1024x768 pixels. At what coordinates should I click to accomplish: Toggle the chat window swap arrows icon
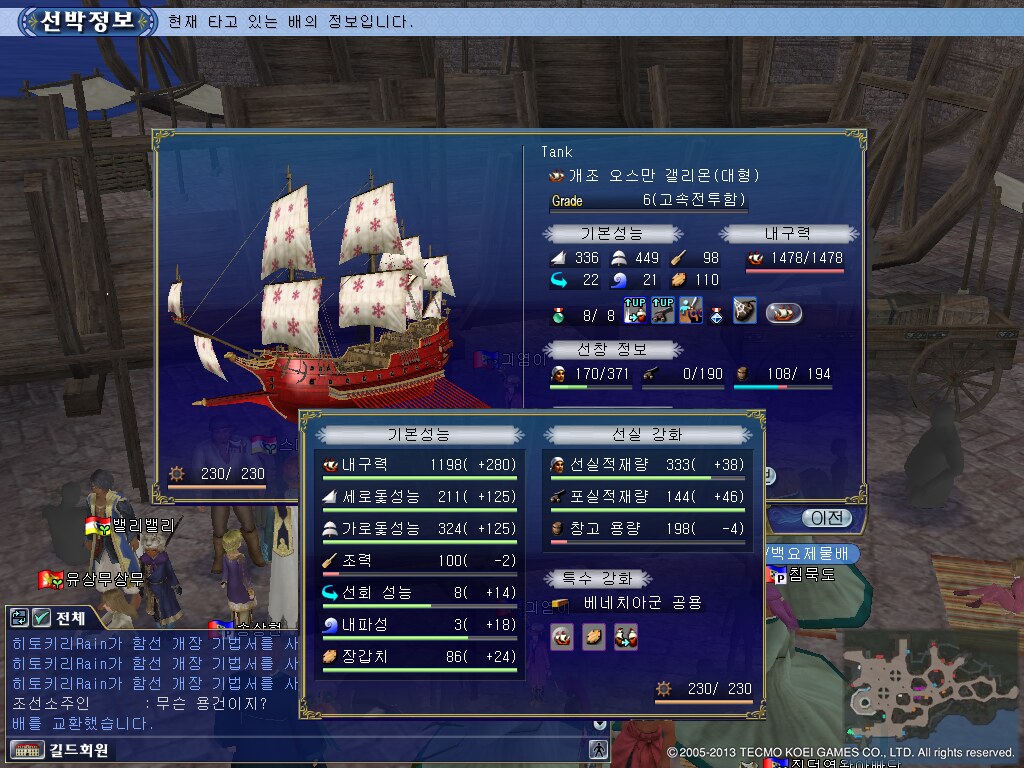pyautogui.click(x=19, y=618)
